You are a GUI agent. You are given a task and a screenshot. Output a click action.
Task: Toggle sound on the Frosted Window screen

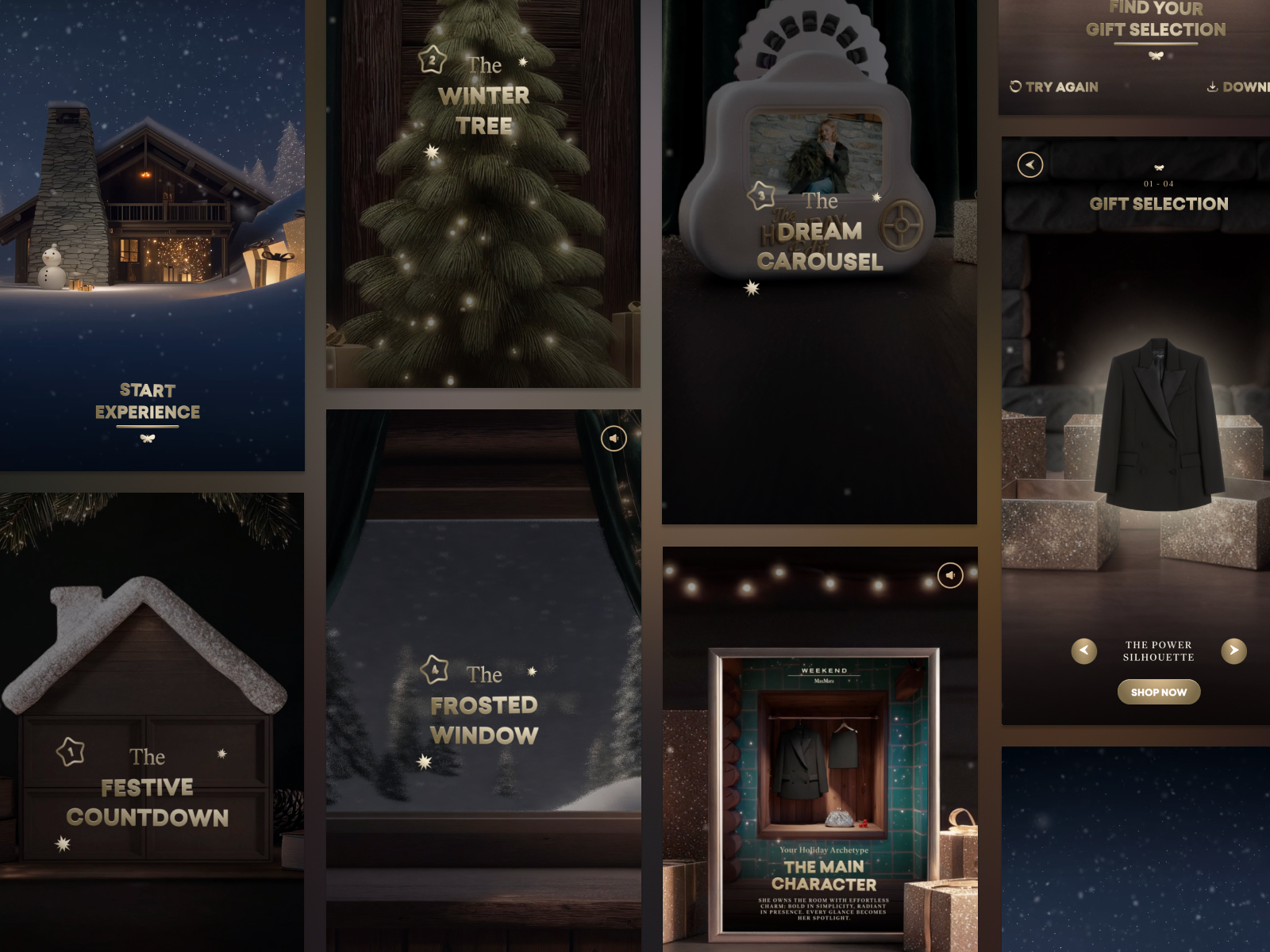click(614, 438)
